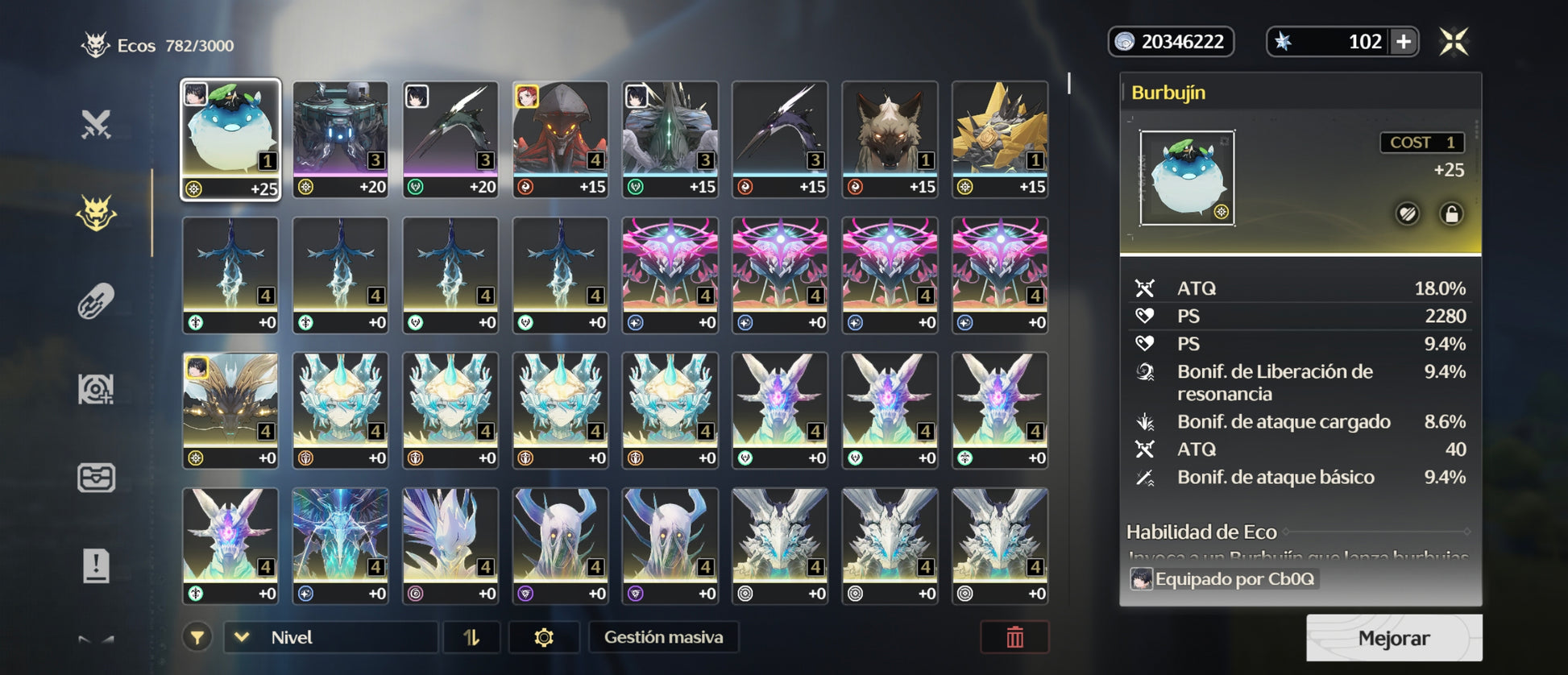Close the echo inventory screen
The image size is (1568, 675).
1454,42
